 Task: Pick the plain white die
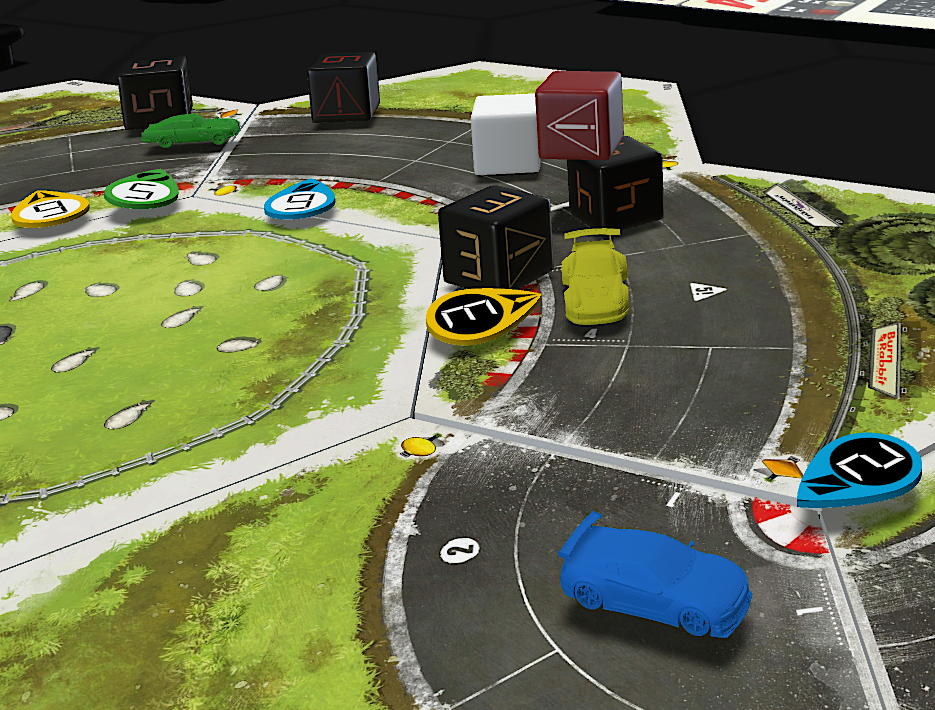(503, 135)
